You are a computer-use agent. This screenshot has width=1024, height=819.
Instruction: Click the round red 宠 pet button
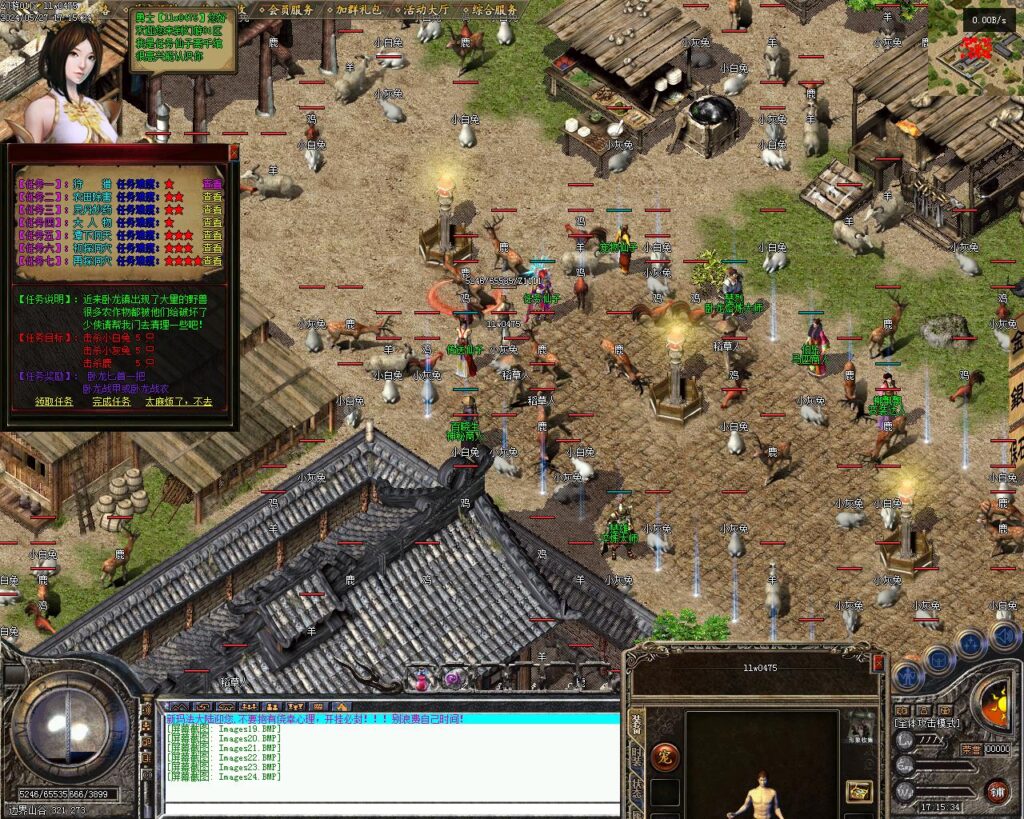coord(663,757)
